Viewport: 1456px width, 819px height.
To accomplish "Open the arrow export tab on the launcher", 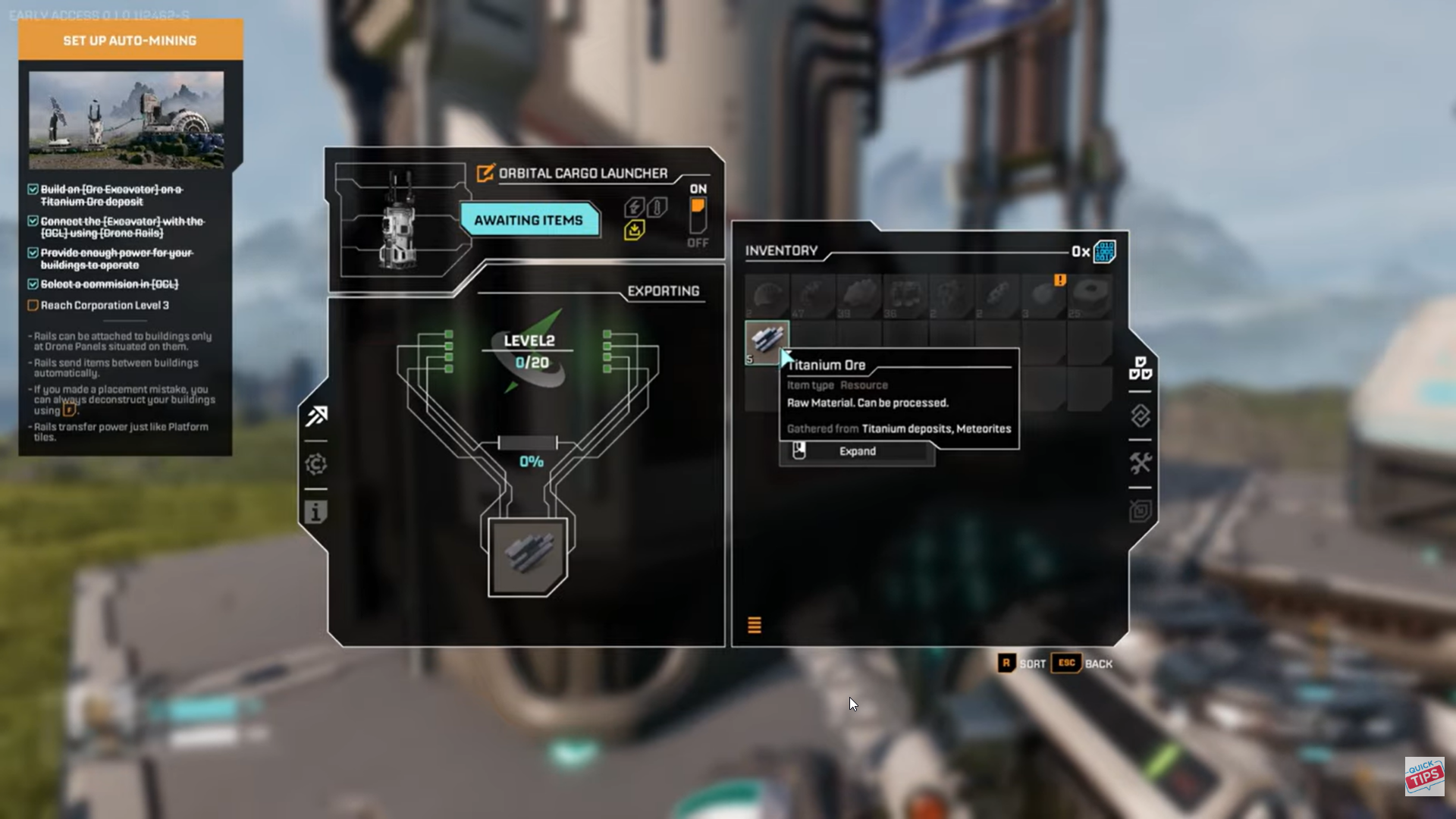I will click(317, 416).
